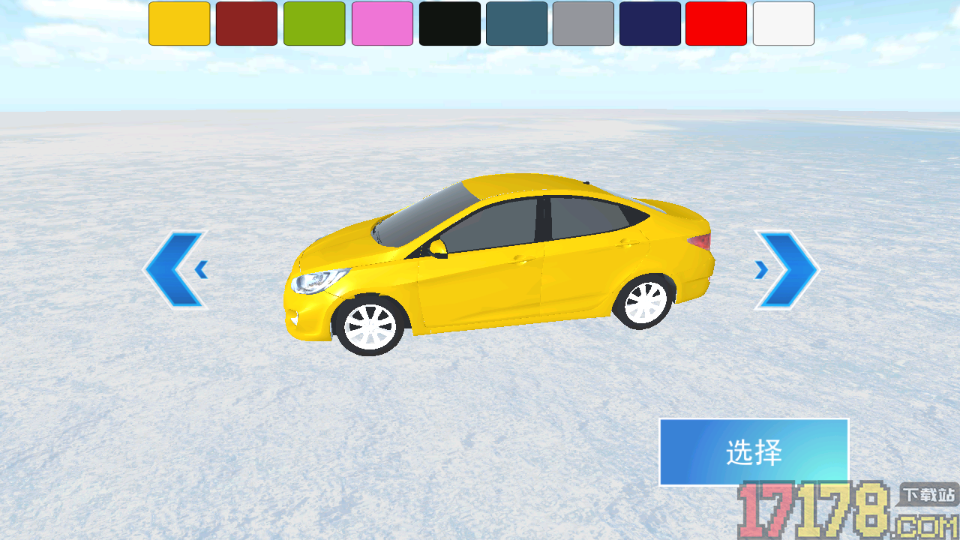Show the next car with right arrow
960x540 pixels.
[x=787, y=269]
